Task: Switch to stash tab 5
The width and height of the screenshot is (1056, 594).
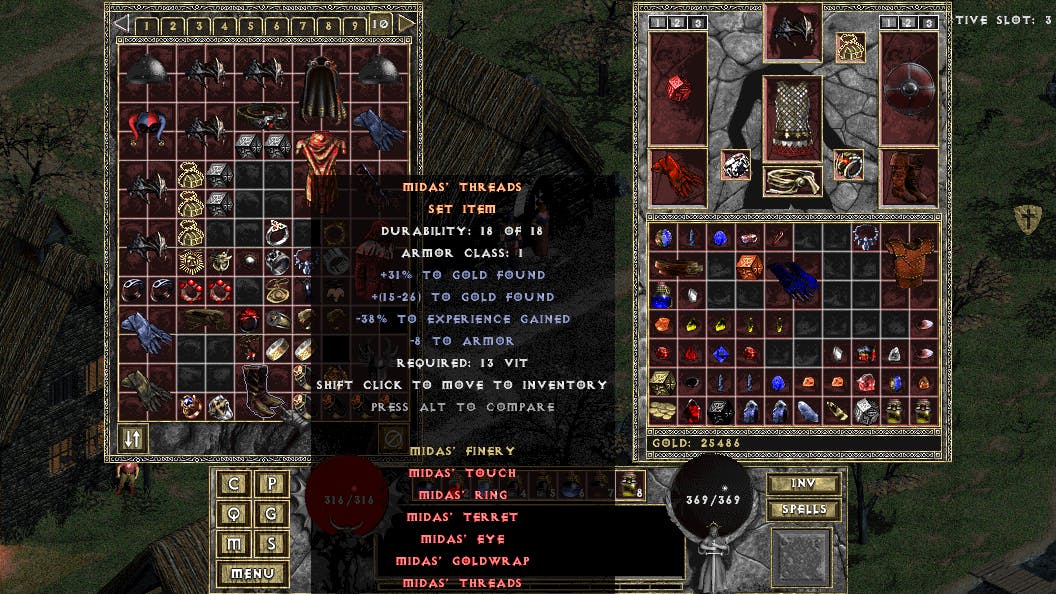Action: coord(250,25)
